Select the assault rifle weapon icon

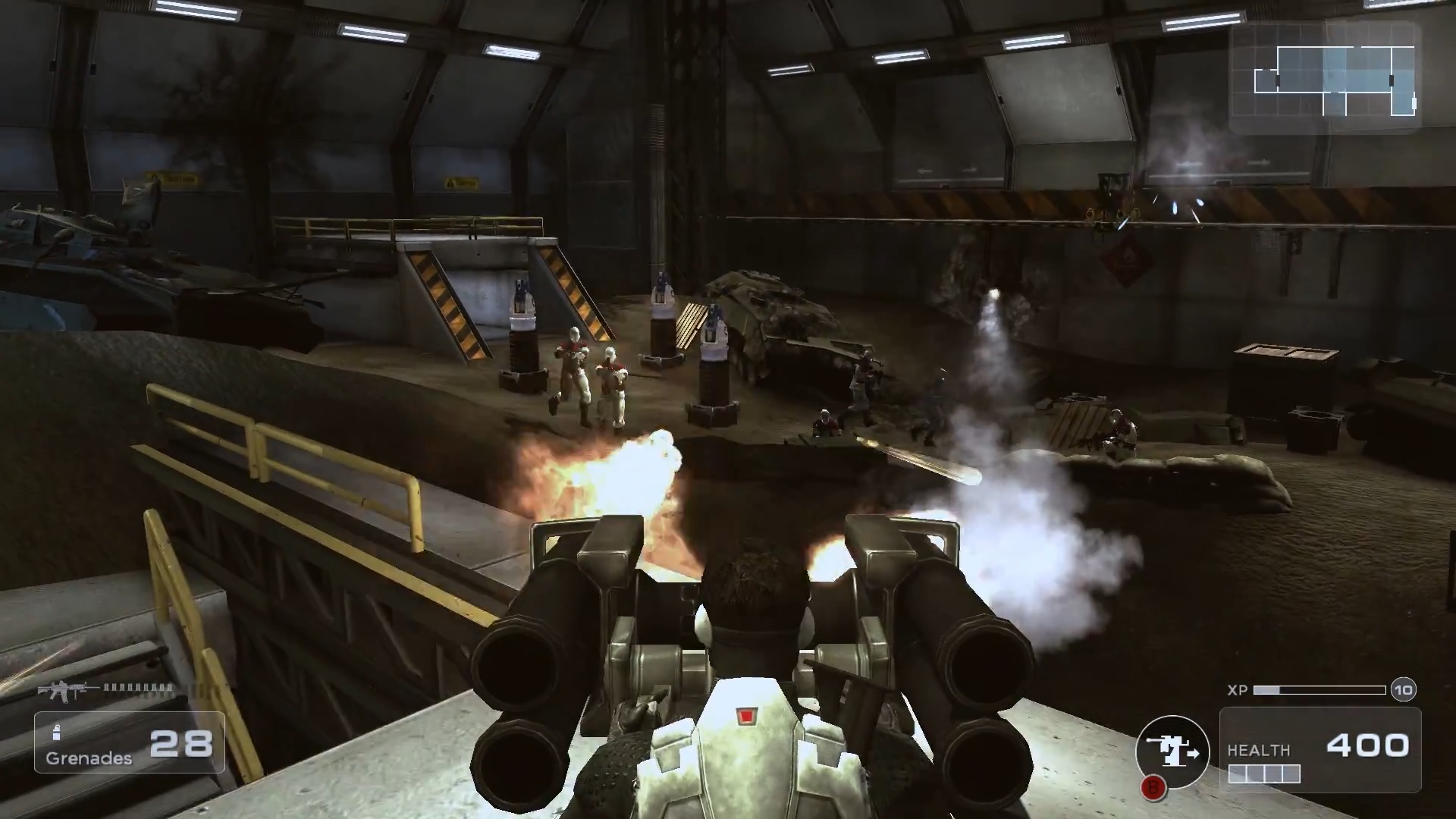click(68, 690)
